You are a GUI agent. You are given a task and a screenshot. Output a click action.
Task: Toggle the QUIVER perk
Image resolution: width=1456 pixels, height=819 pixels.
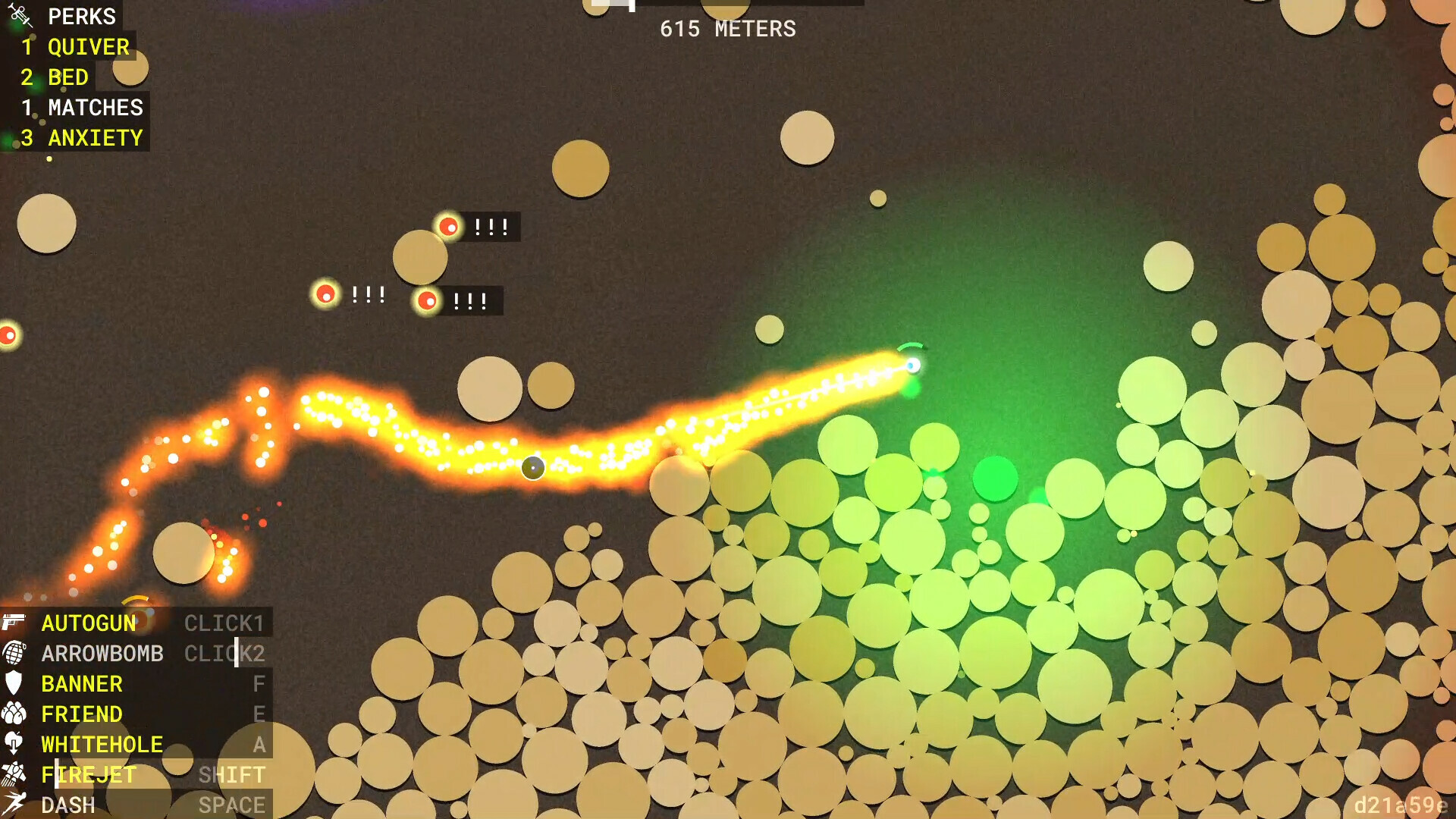click(87, 47)
